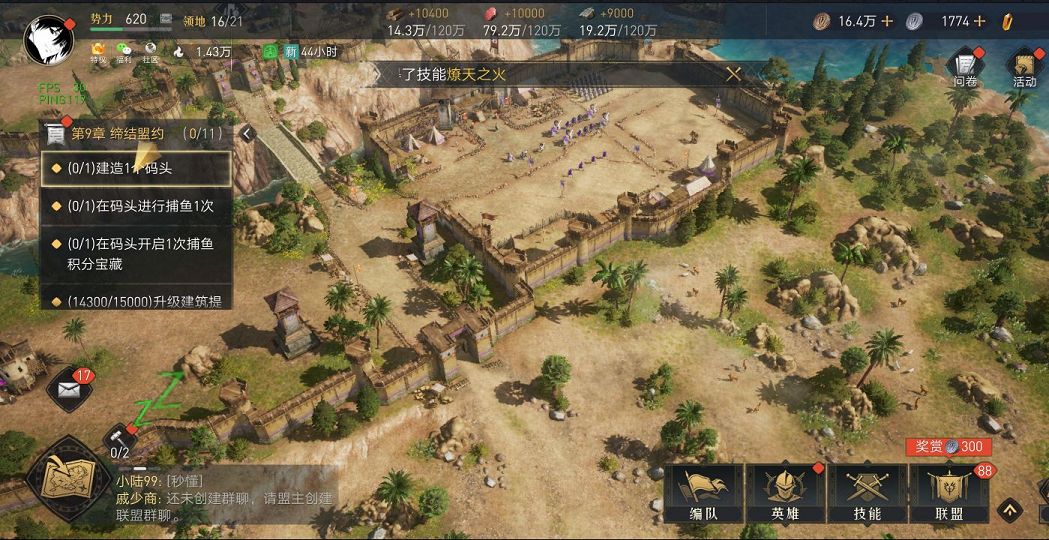Open the 特权 privilege icon

click(x=98, y=50)
